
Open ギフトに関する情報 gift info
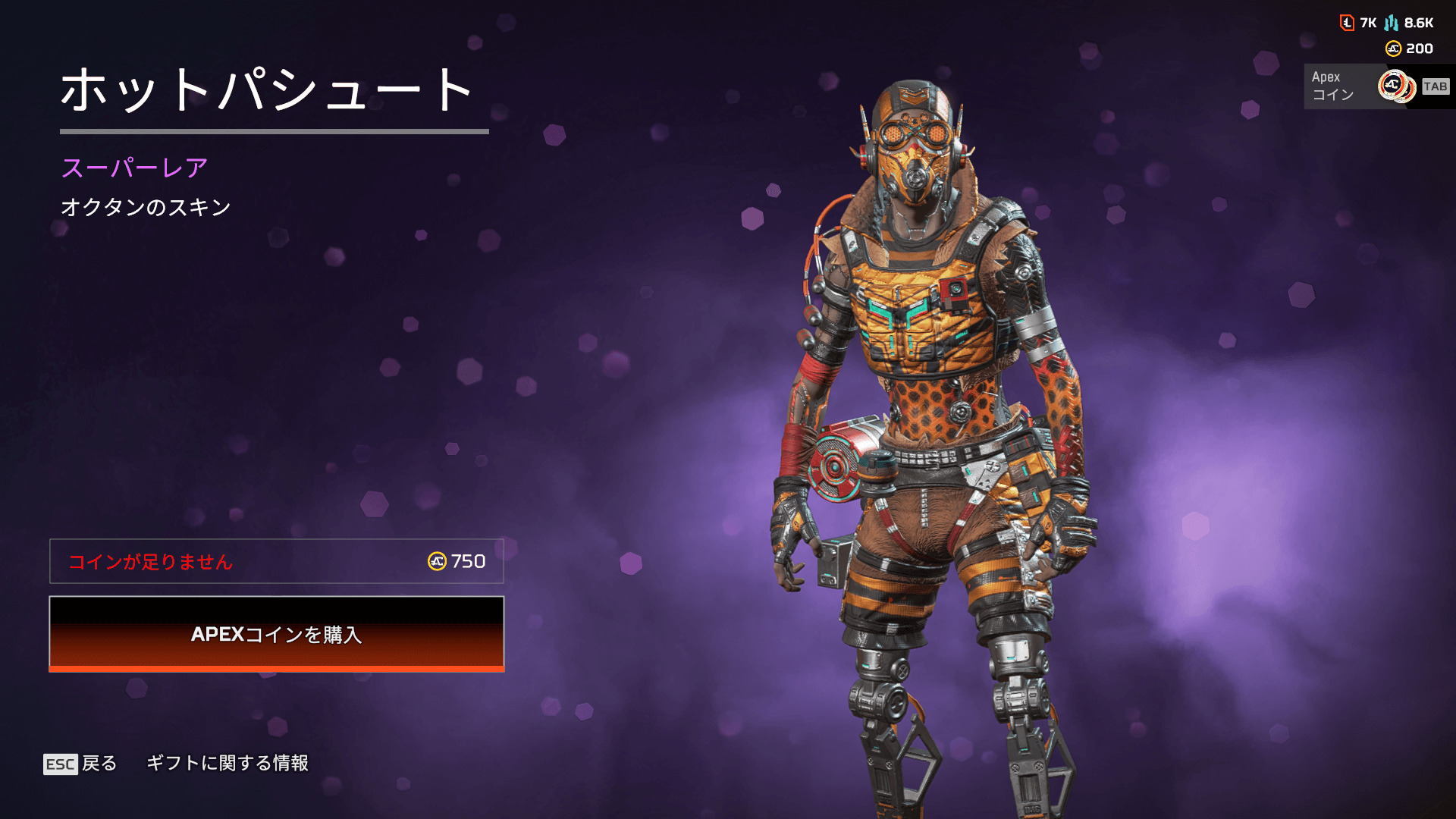point(227,763)
